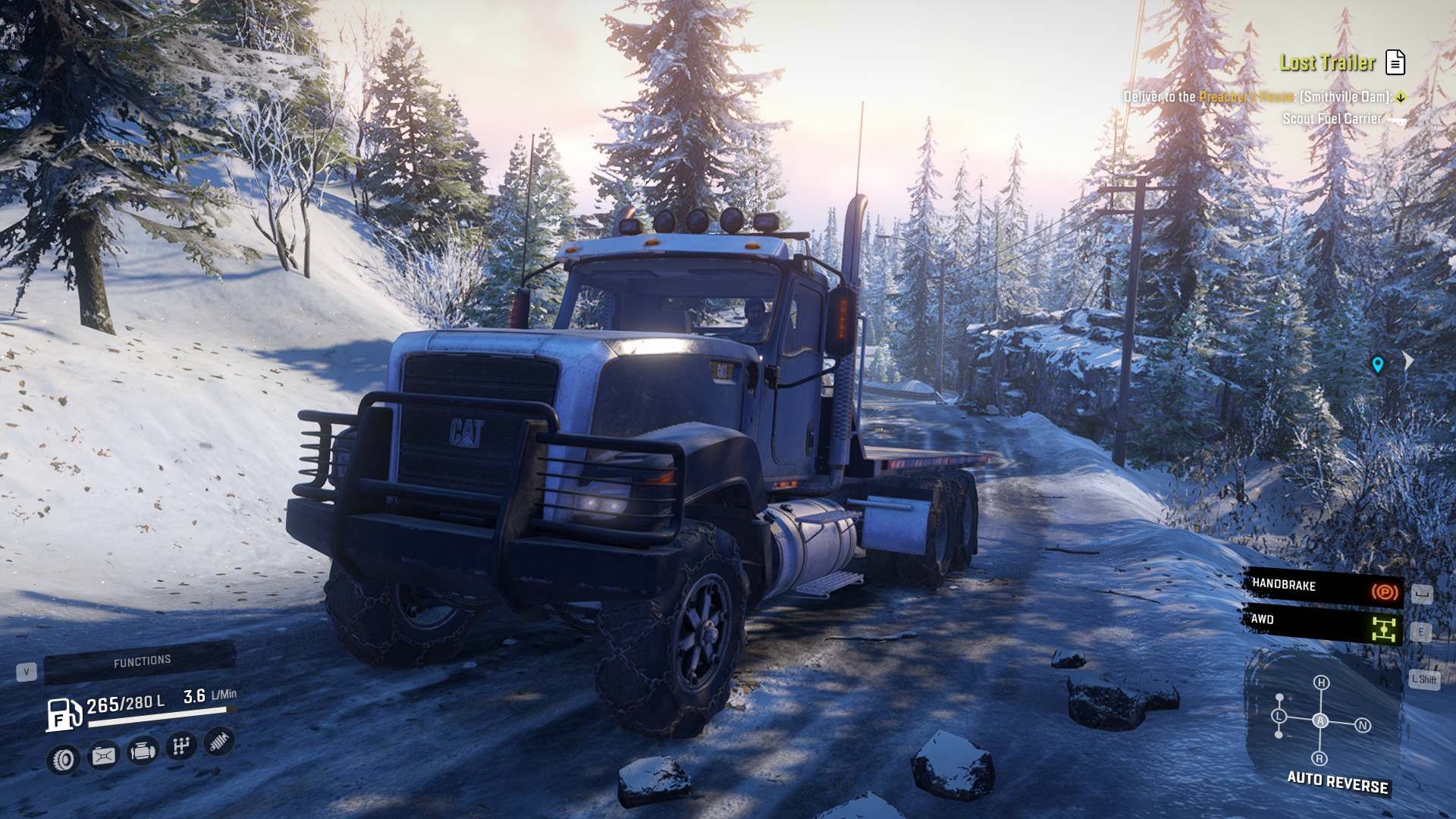Select Auto gear on the gearbox

(1320, 720)
